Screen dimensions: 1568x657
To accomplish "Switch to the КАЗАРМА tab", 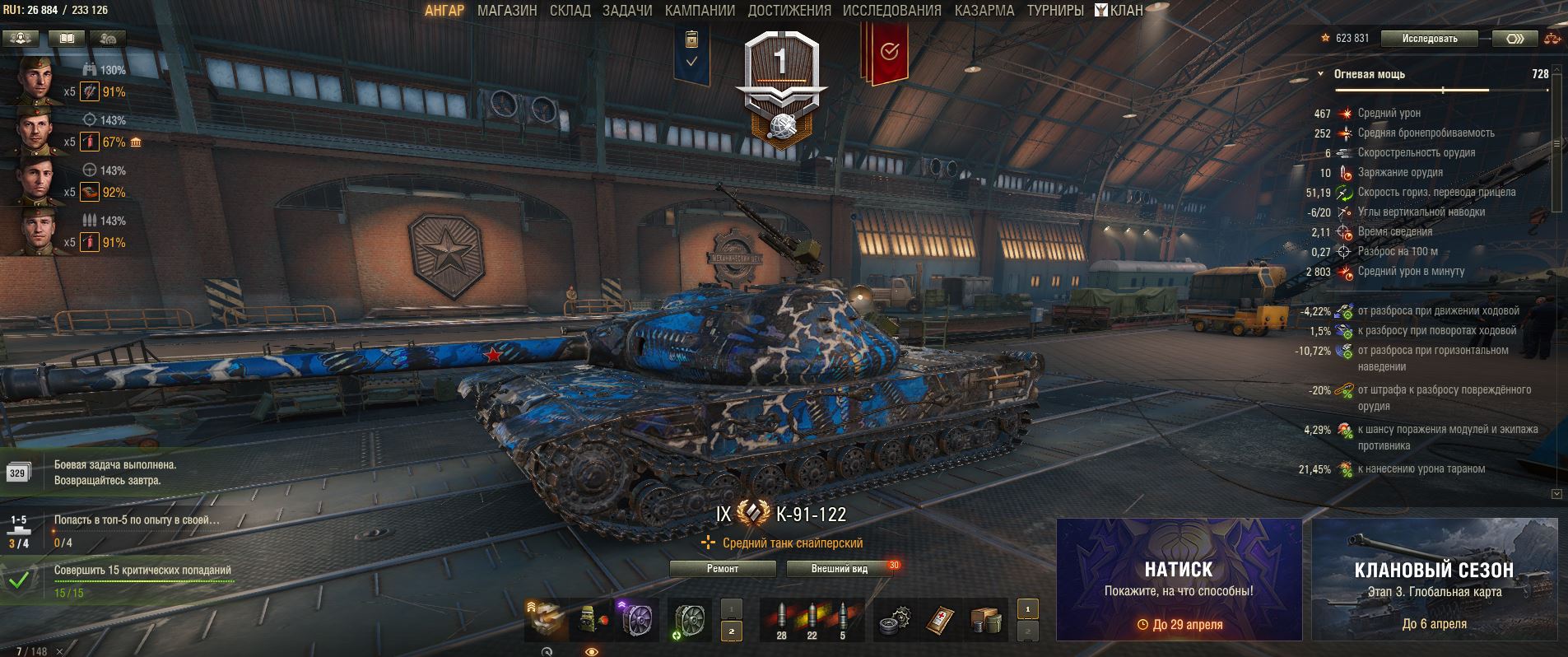I will 984,11.
